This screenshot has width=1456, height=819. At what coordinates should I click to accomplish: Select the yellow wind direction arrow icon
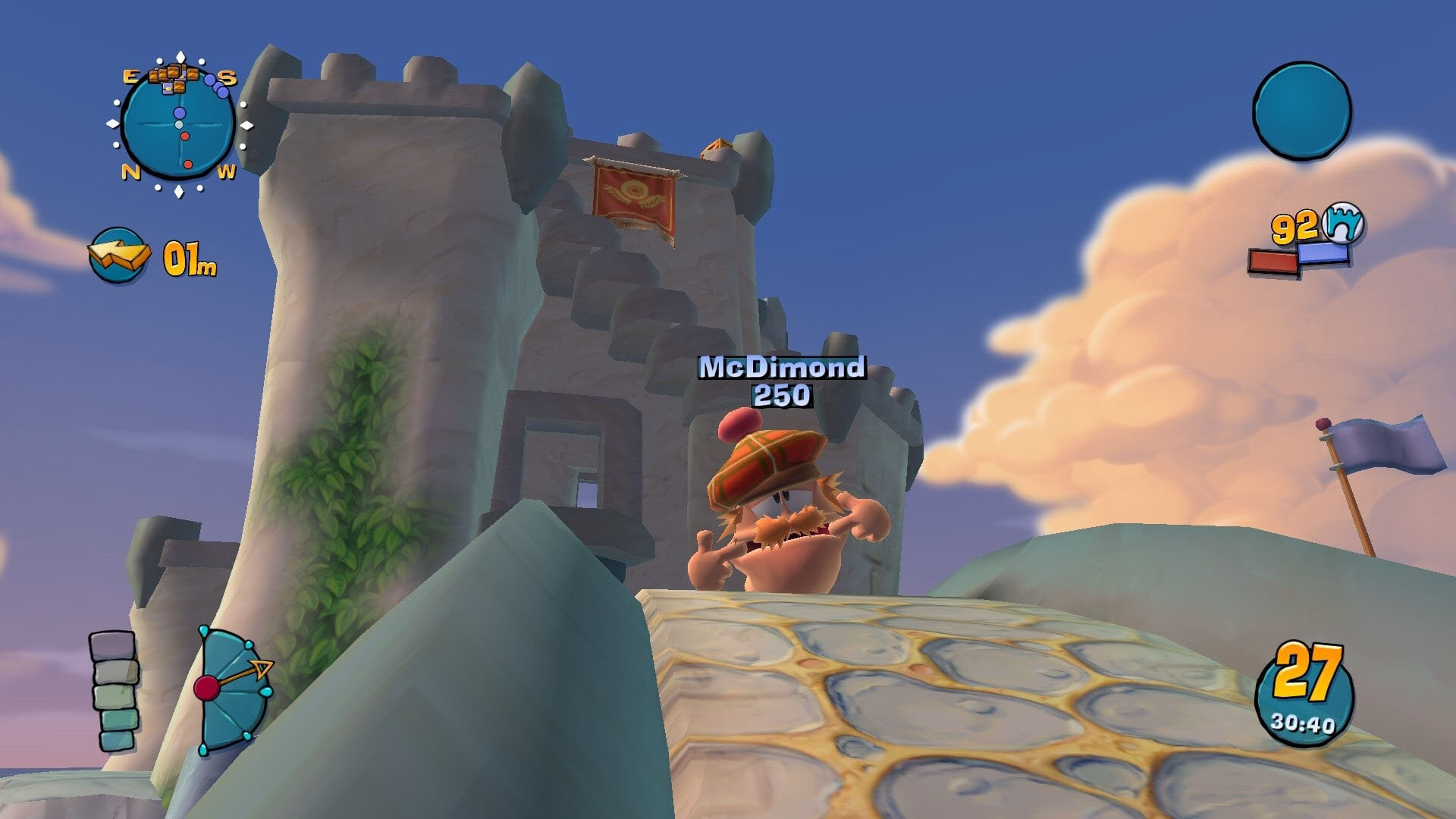[116, 255]
